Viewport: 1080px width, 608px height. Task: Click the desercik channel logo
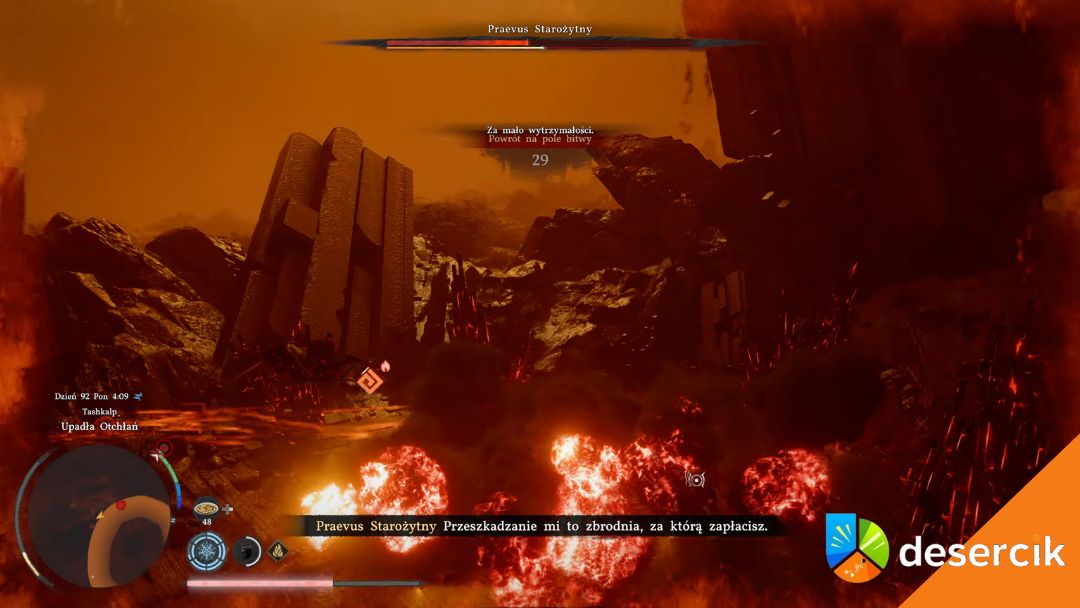coord(857,548)
